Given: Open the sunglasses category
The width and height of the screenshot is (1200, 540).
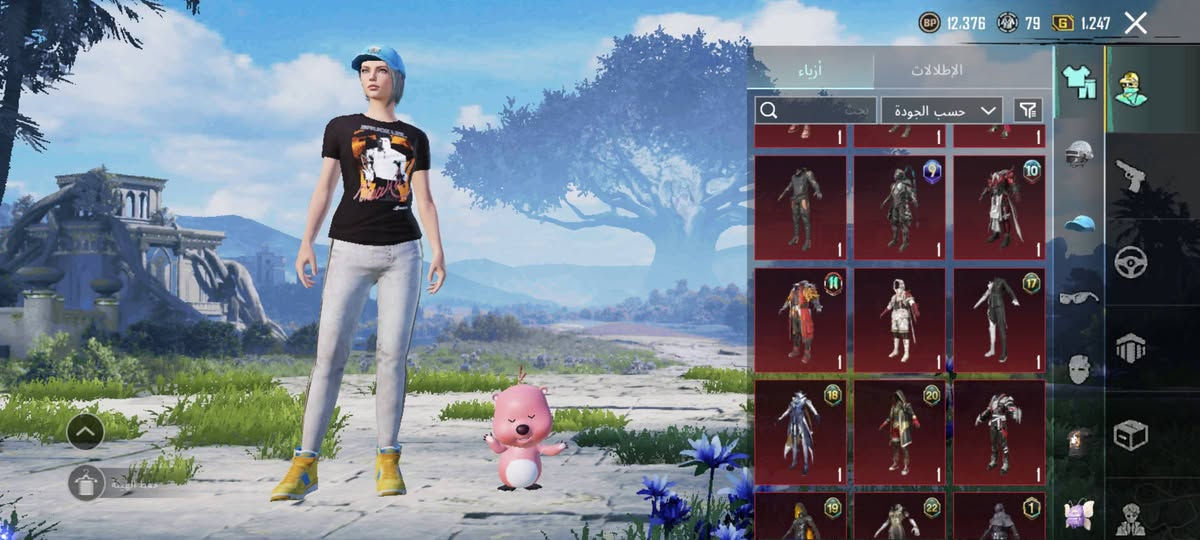Looking at the screenshot, I should tap(1079, 297).
